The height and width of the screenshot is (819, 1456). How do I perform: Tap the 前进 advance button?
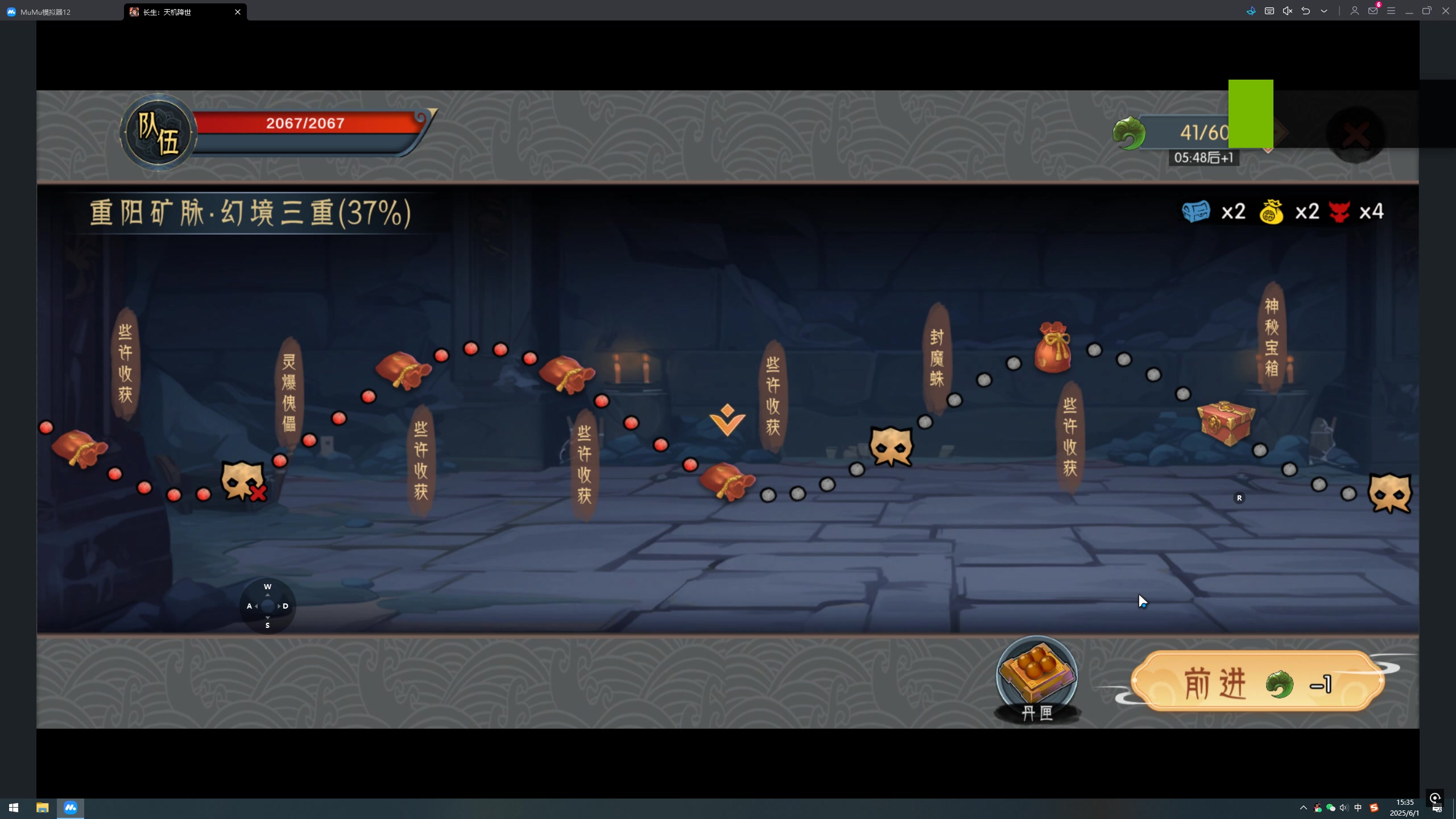pos(1257,682)
